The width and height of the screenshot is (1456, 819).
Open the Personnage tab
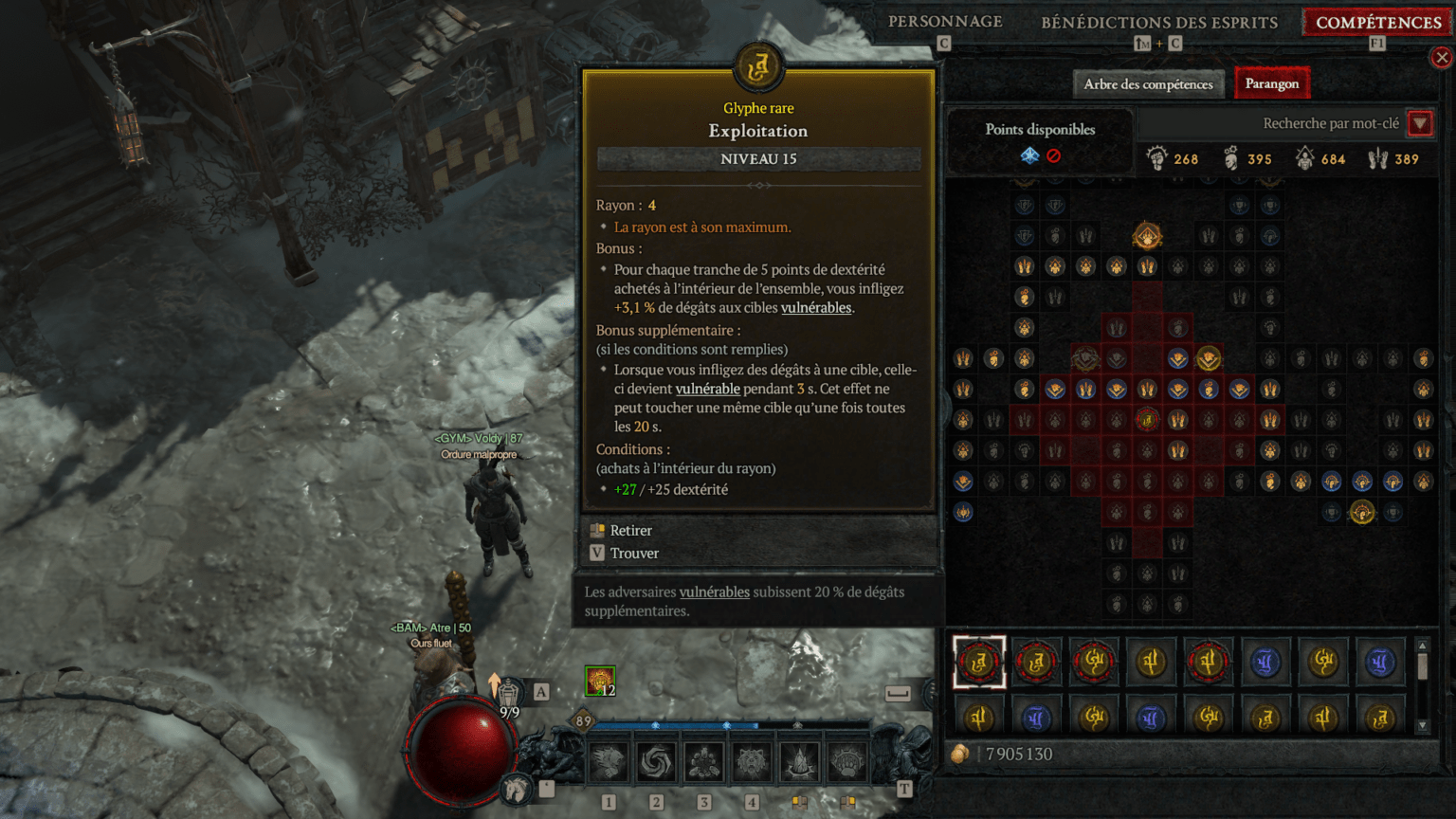click(x=945, y=22)
